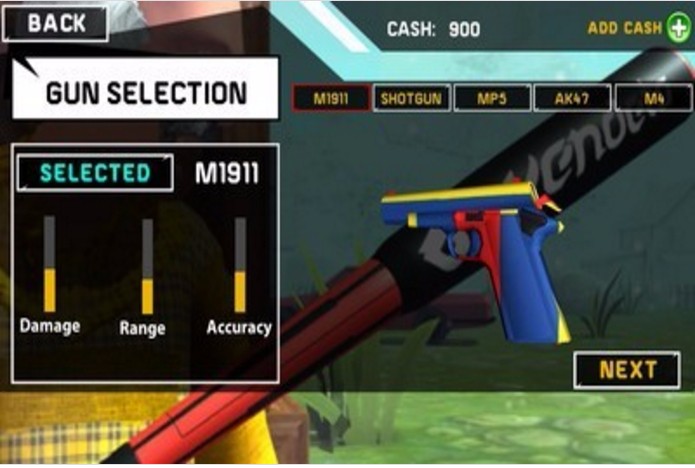Viewport: 695px width, 468px height.
Task: Switch to the SHOTGUN tab
Action: point(411,98)
